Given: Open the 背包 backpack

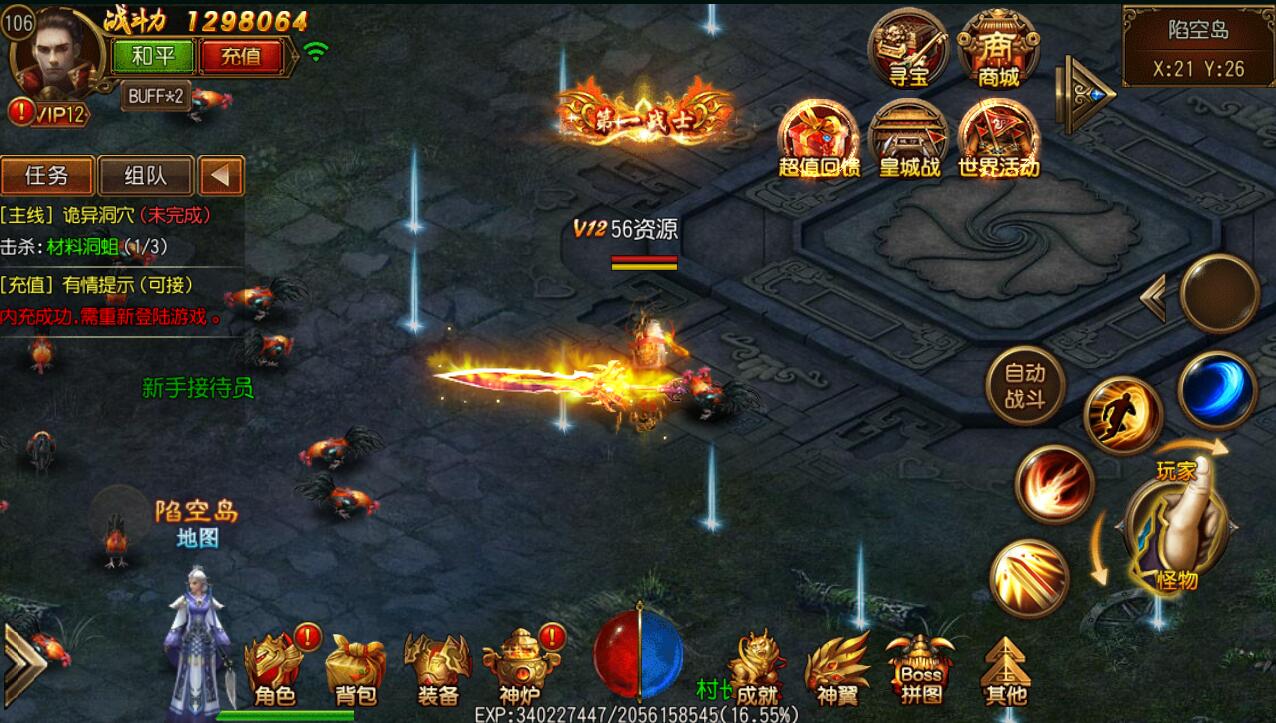Looking at the screenshot, I should [x=355, y=668].
